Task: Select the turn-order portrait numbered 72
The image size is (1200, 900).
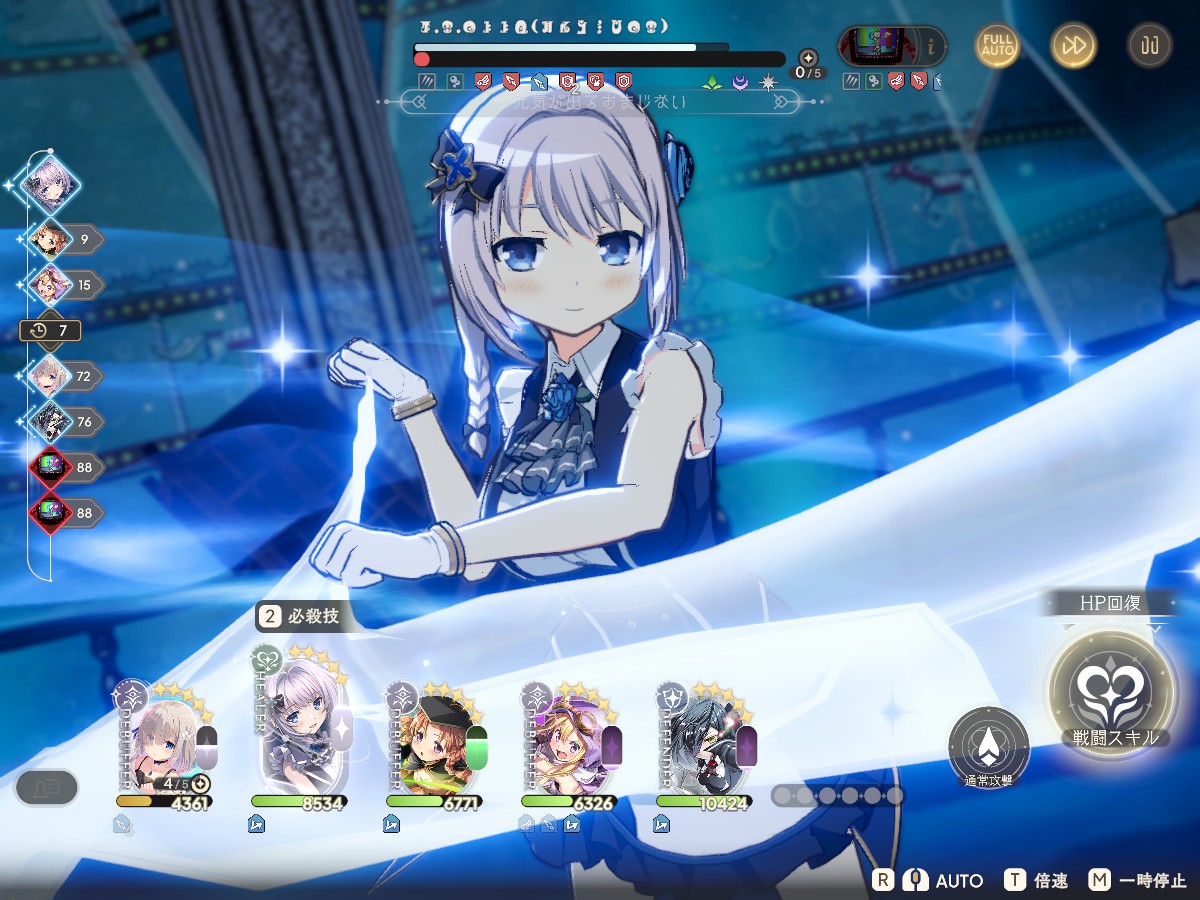Action: 50,376
